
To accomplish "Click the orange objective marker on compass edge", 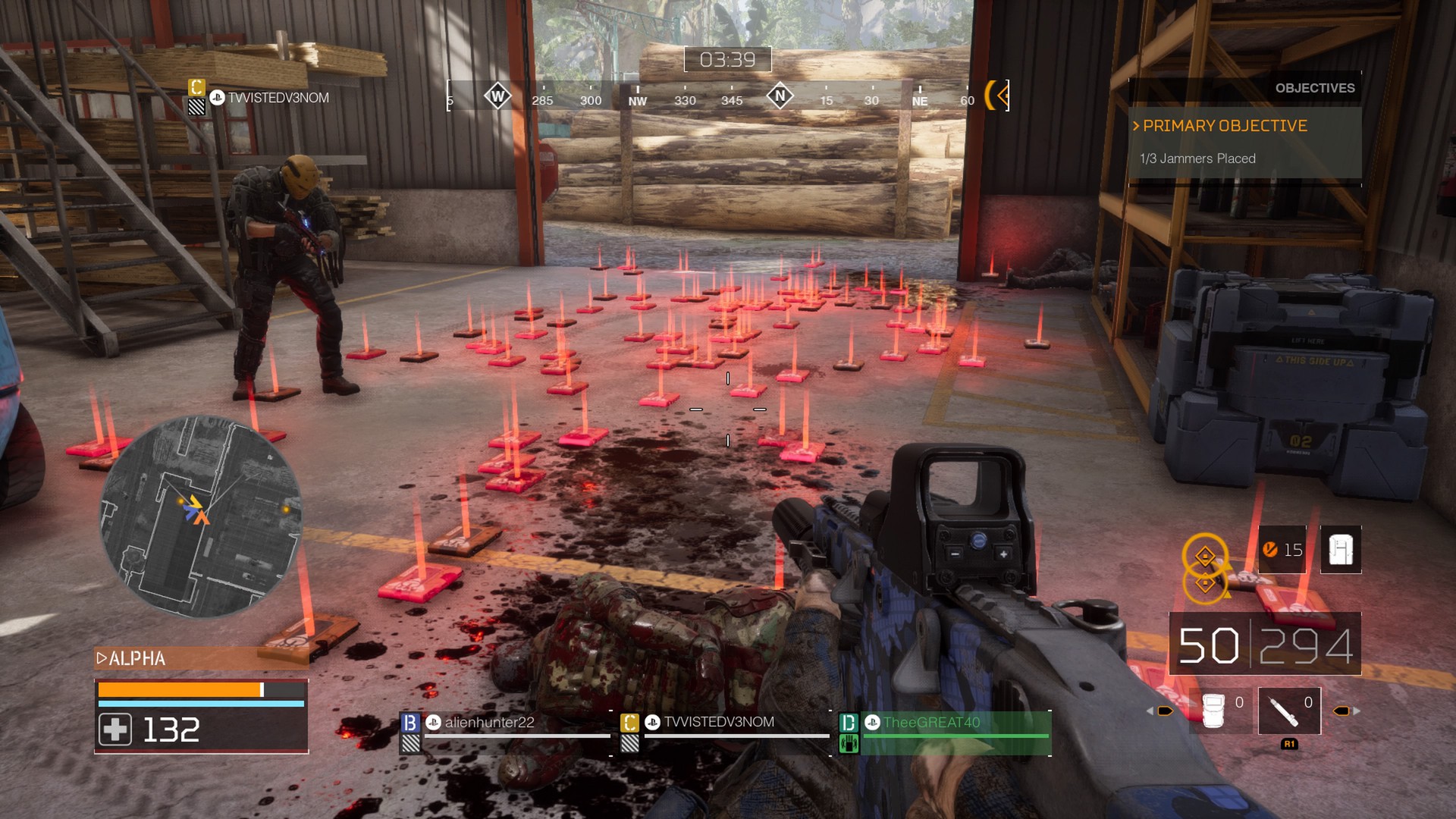I will pyautogui.click(x=997, y=96).
